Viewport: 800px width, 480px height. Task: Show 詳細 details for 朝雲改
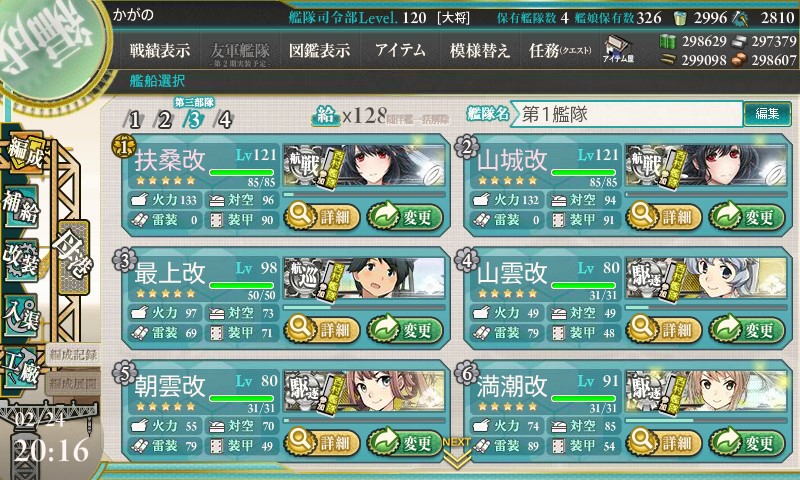pyautogui.click(x=318, y=441)
